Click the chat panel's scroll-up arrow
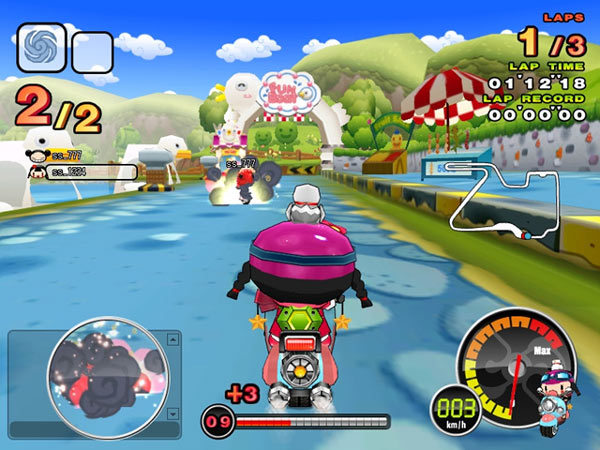The width and height of the screenshot is (600, 450). [x=174, y=340]
